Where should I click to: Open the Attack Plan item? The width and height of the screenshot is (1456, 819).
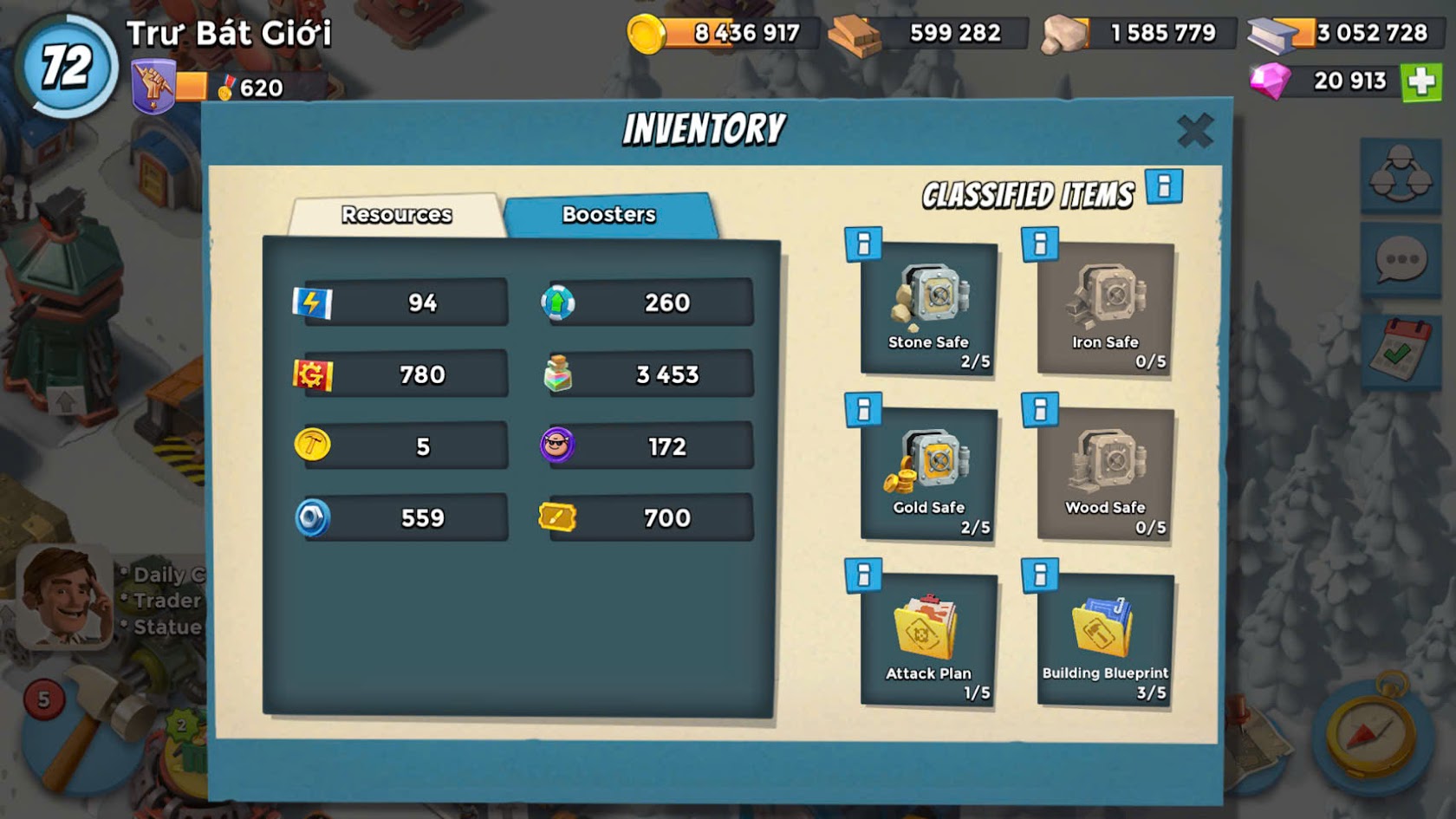(928, 640)
